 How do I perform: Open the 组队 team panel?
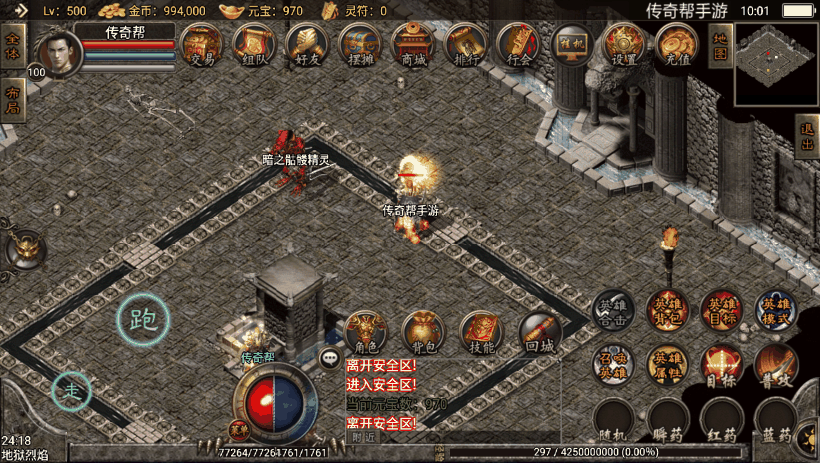coord(253,46)
